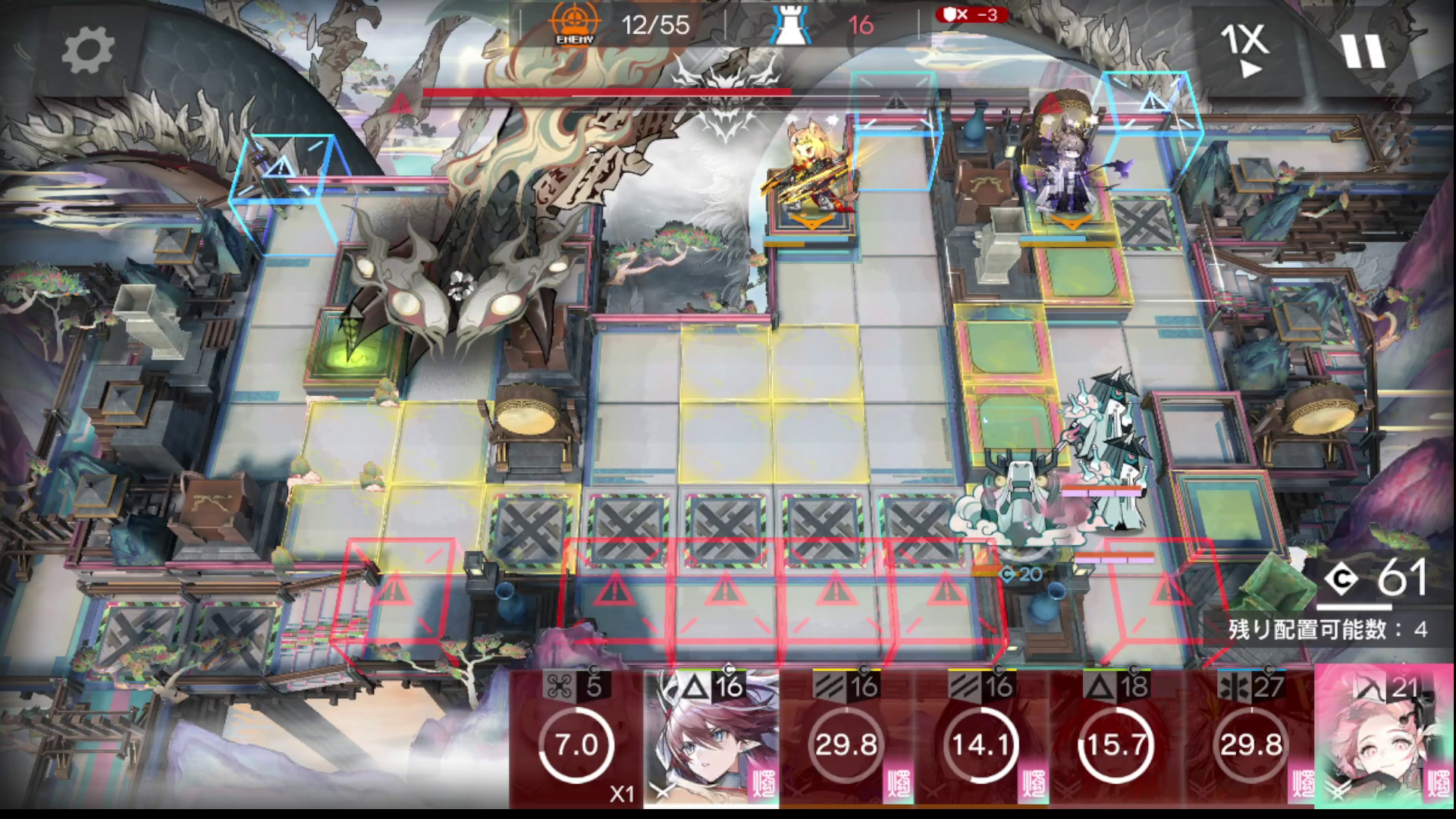Open the gear settings menu
The width and height of the screenshot is (1456, 819).
coord(87,50)
